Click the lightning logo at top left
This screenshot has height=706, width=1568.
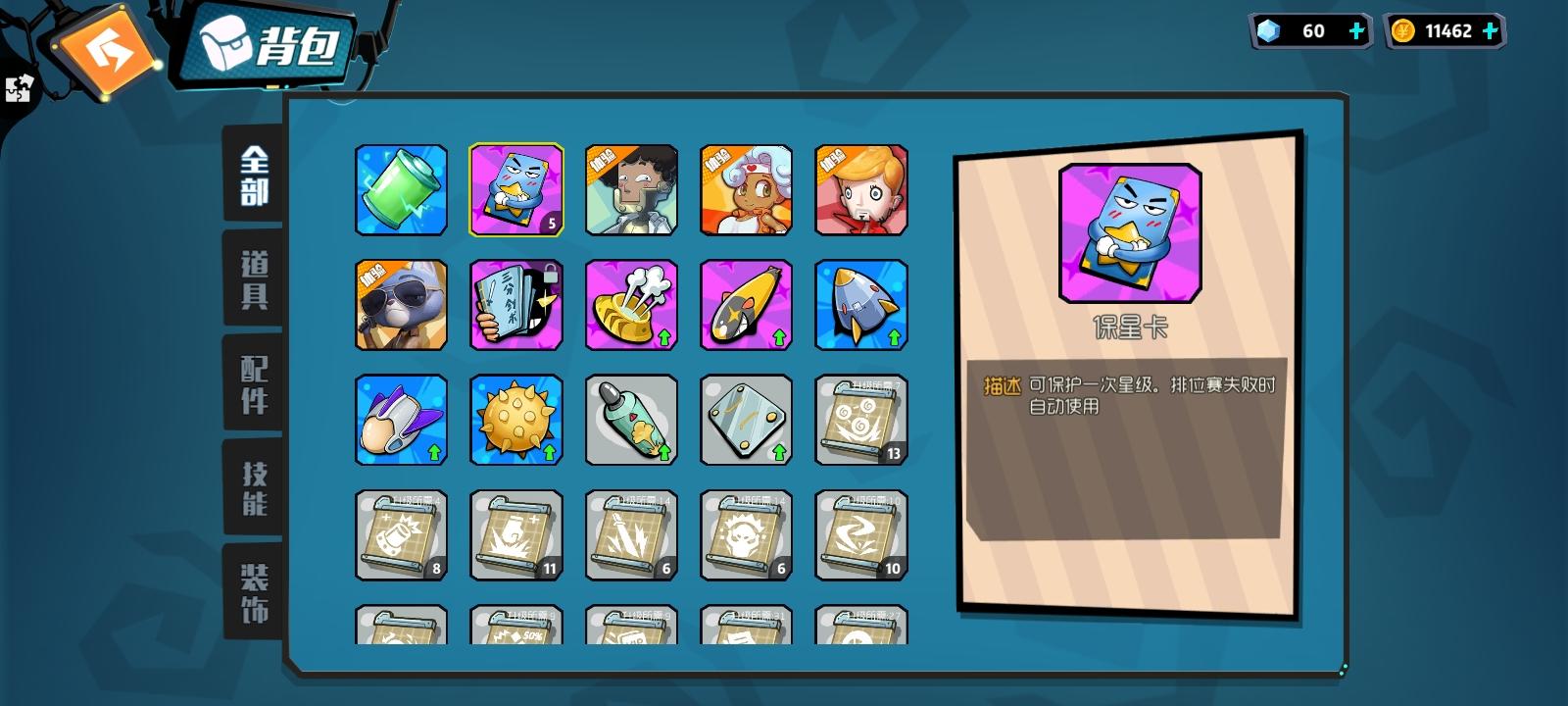click(x=108, y=46)
